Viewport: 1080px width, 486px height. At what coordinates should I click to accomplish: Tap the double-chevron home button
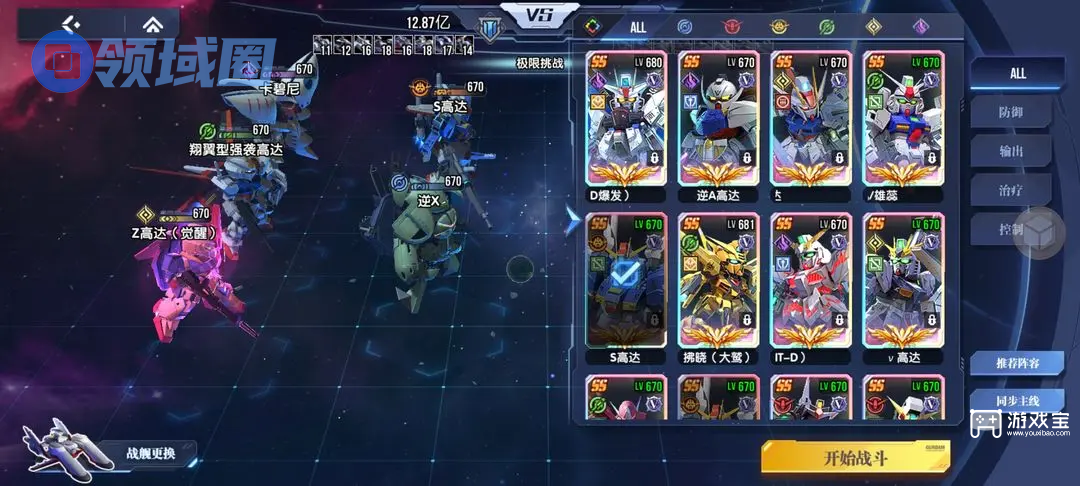tap(151, 24)
